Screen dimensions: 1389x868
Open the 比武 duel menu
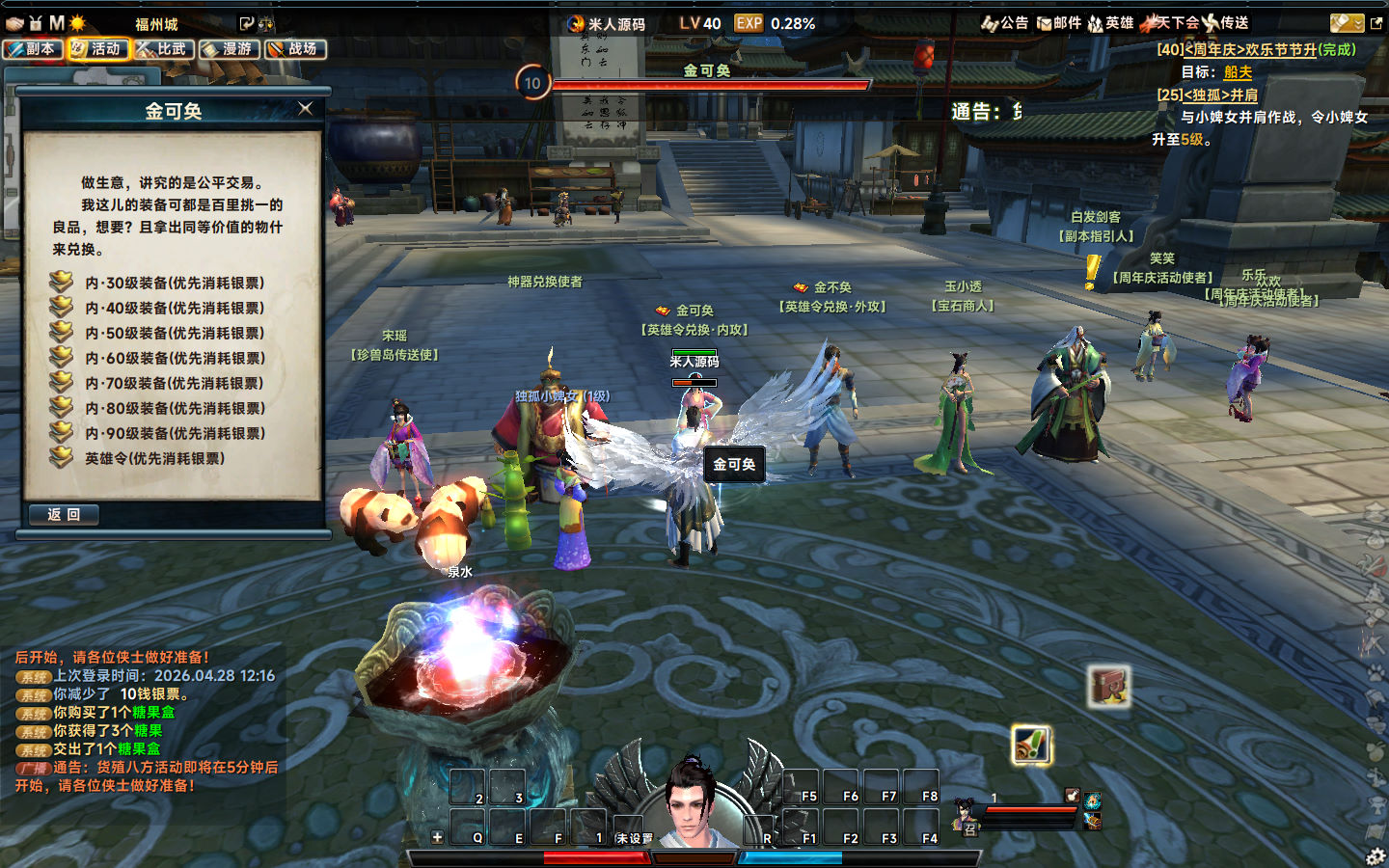coord(164,48)
